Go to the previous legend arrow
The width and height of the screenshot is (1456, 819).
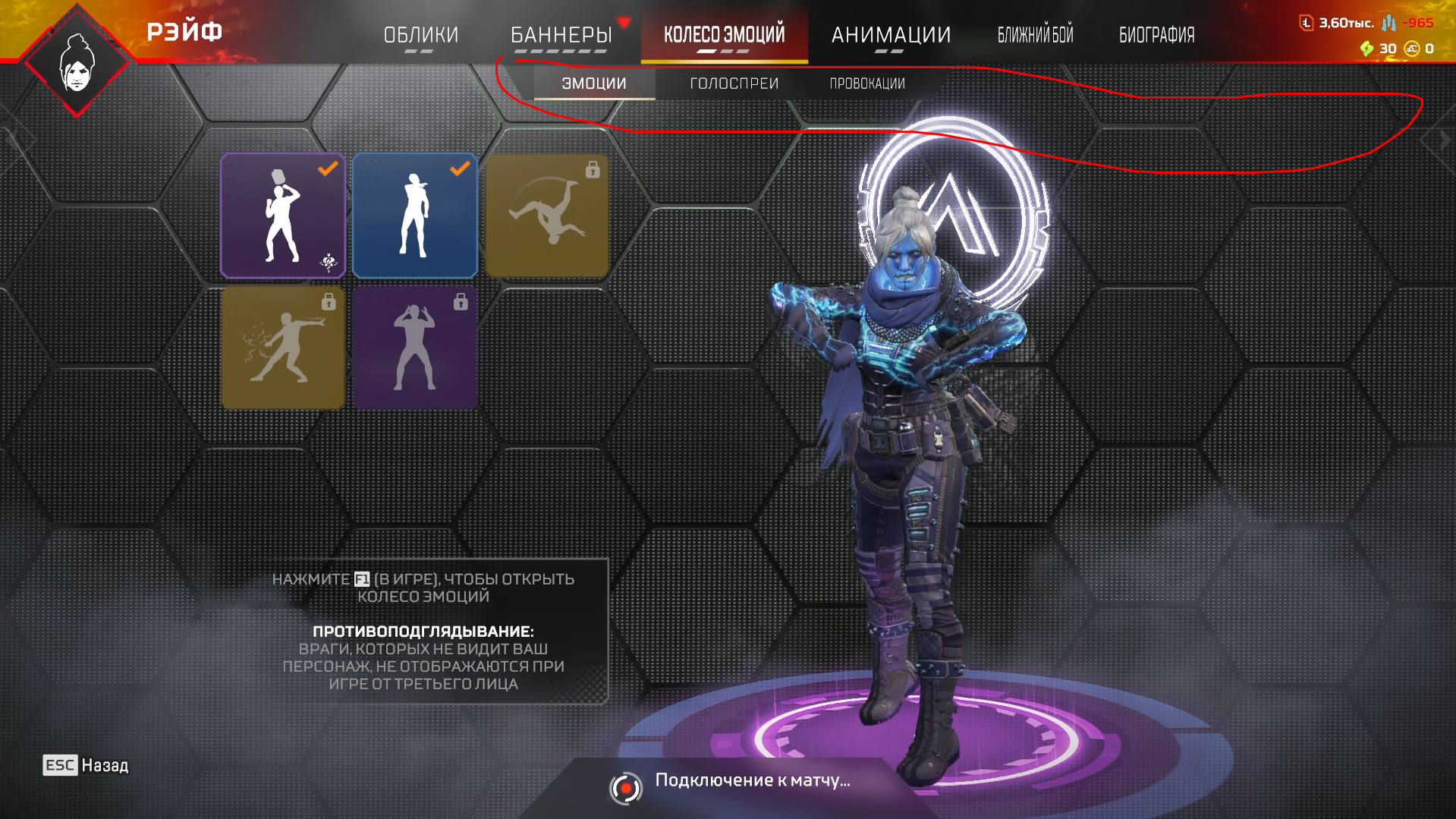pyautogui.click(x=11, y=140)
